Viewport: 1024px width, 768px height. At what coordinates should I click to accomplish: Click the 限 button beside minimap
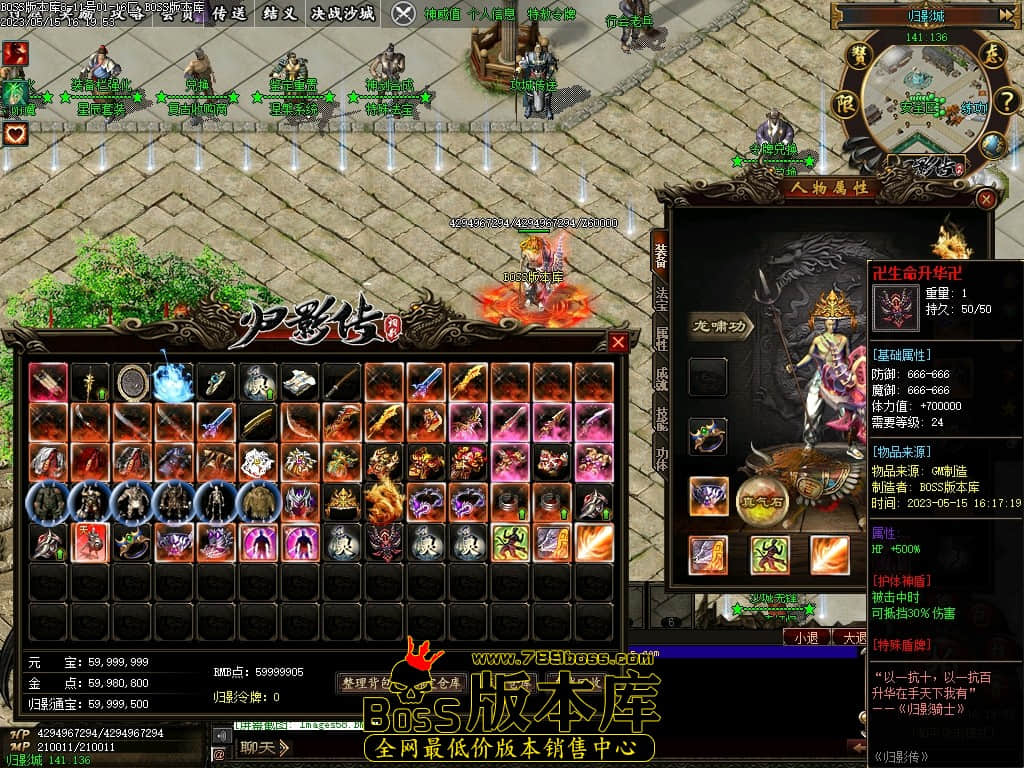[x=846, y=102]
